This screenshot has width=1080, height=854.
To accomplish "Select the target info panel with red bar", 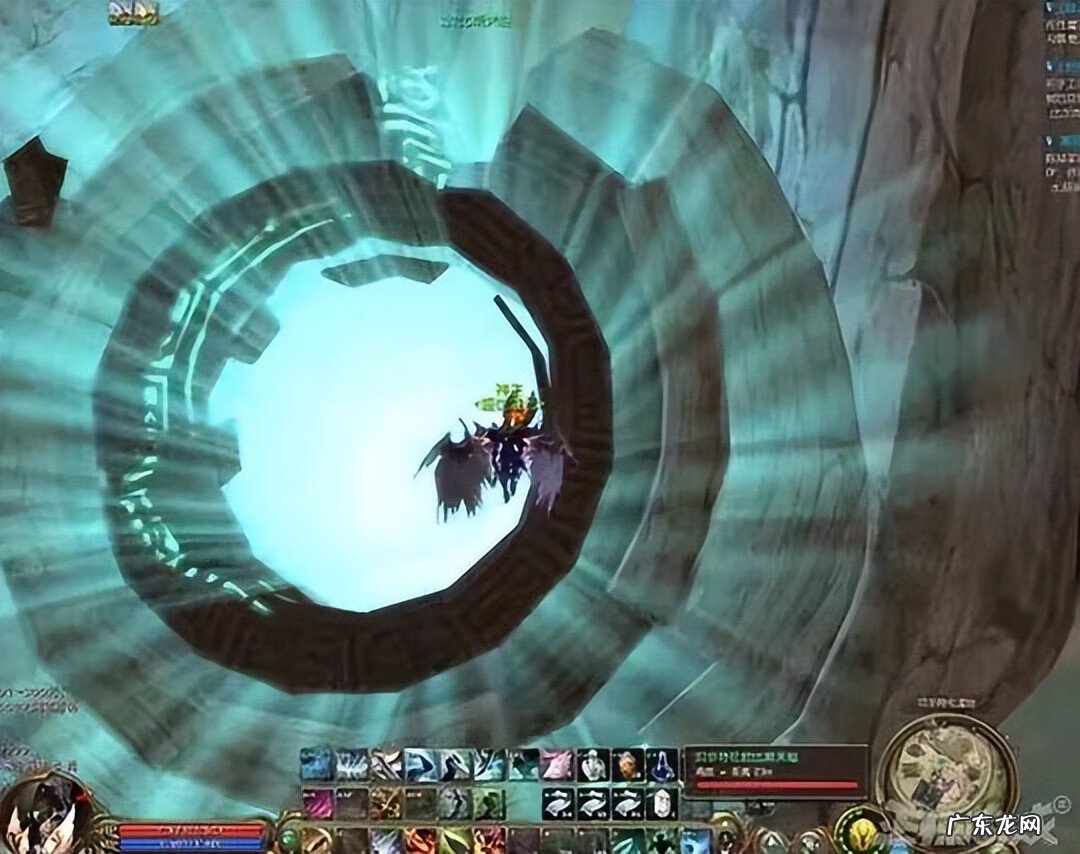I will click(x=775, y=771).
